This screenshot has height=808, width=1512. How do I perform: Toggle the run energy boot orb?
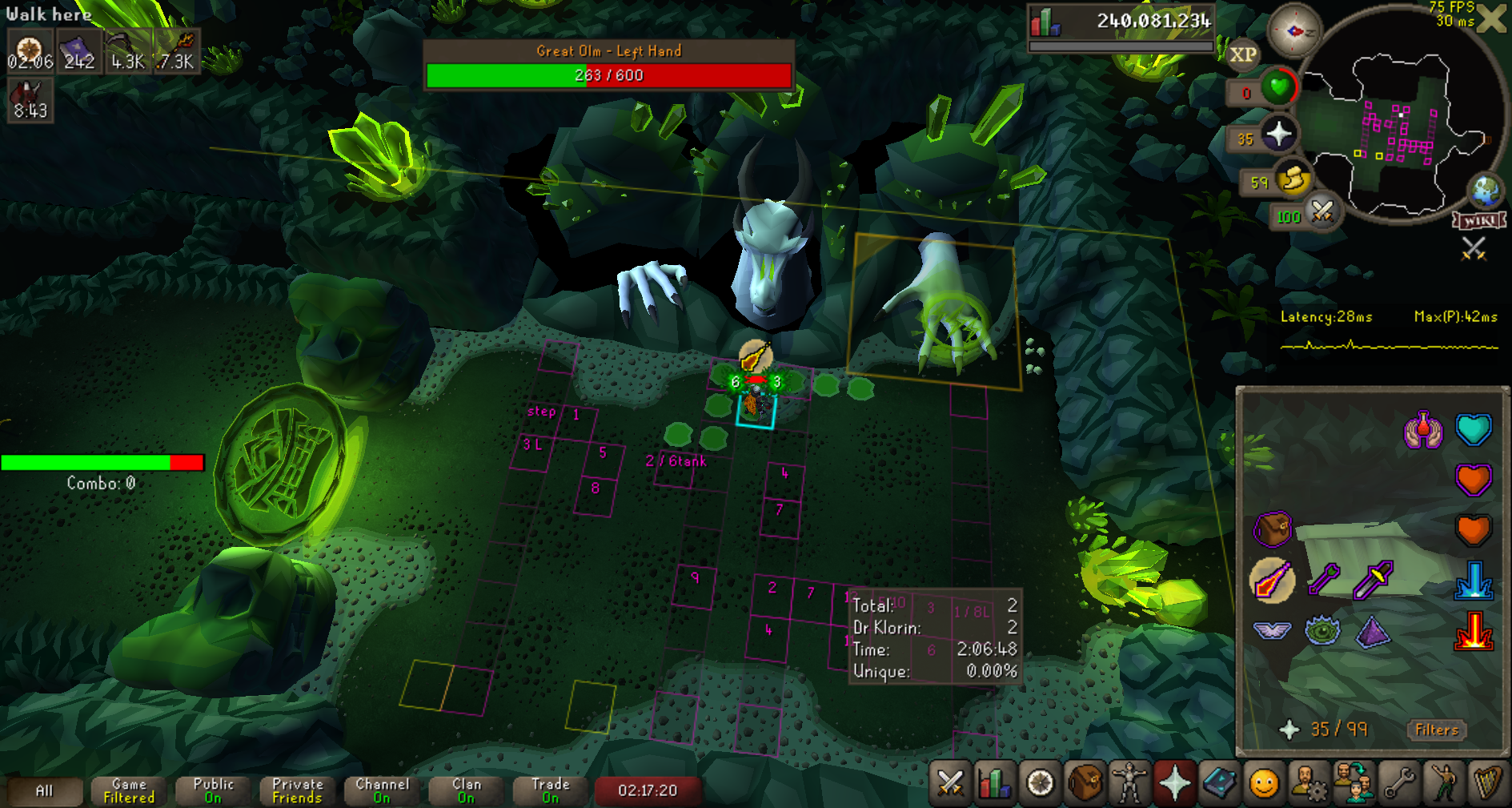pyautogui.click(x=1292, y=181)
